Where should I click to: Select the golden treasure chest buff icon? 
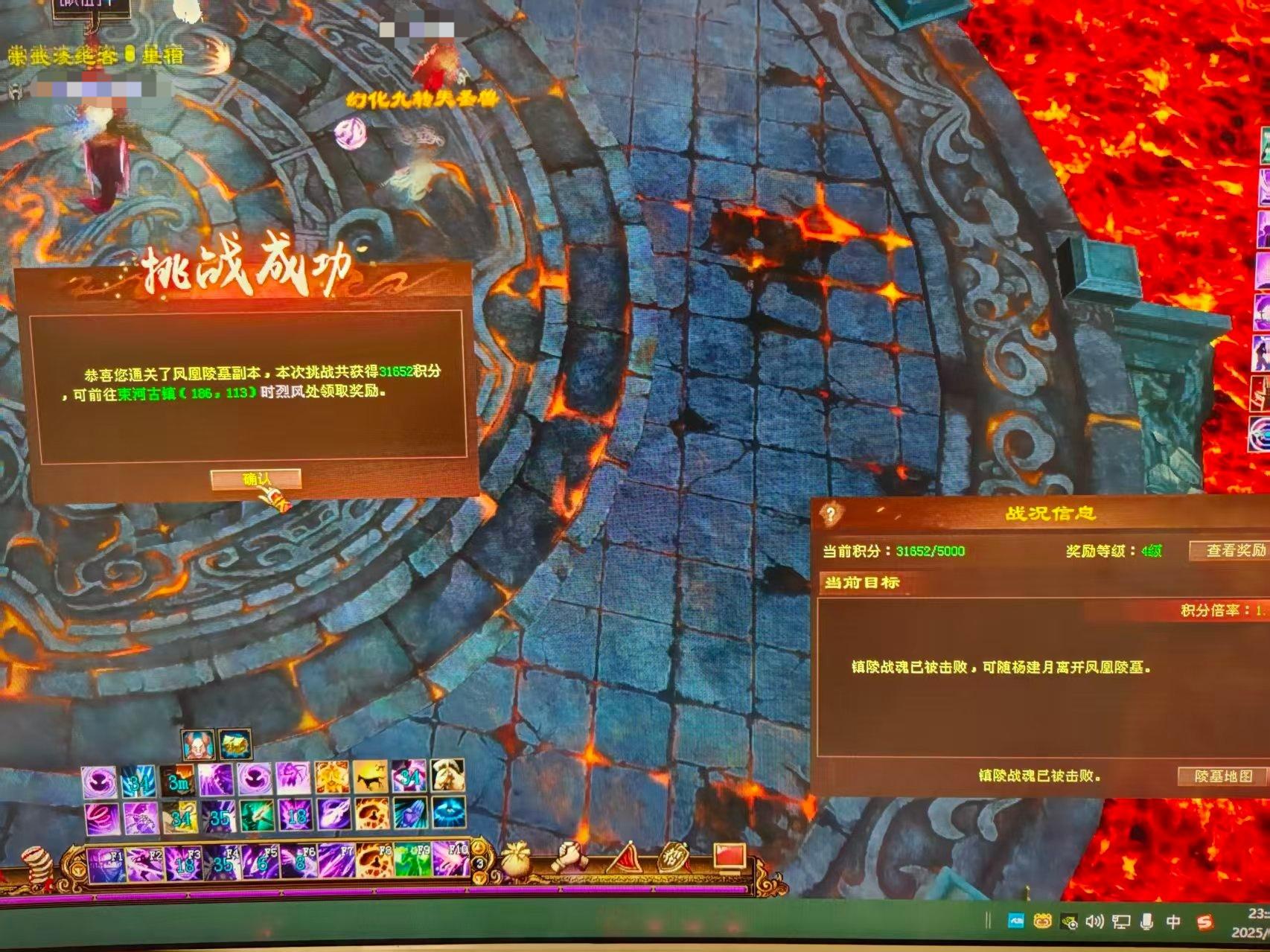pyautogui.click(x=235, y=744)
